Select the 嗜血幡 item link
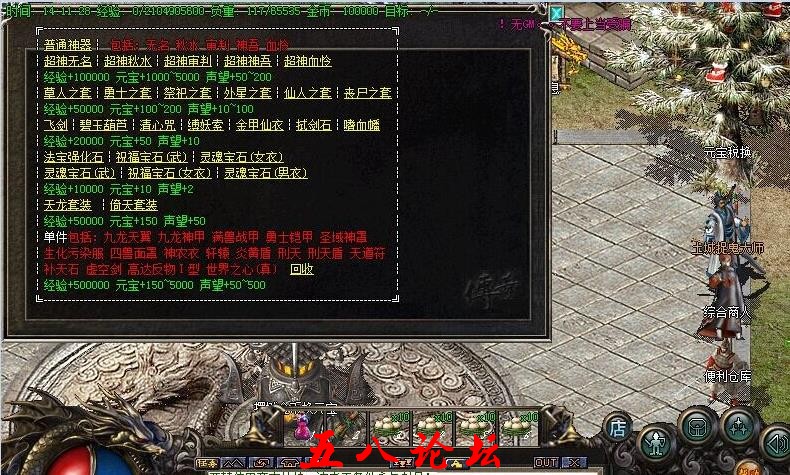The image size is (790, 475). [362, 125]
